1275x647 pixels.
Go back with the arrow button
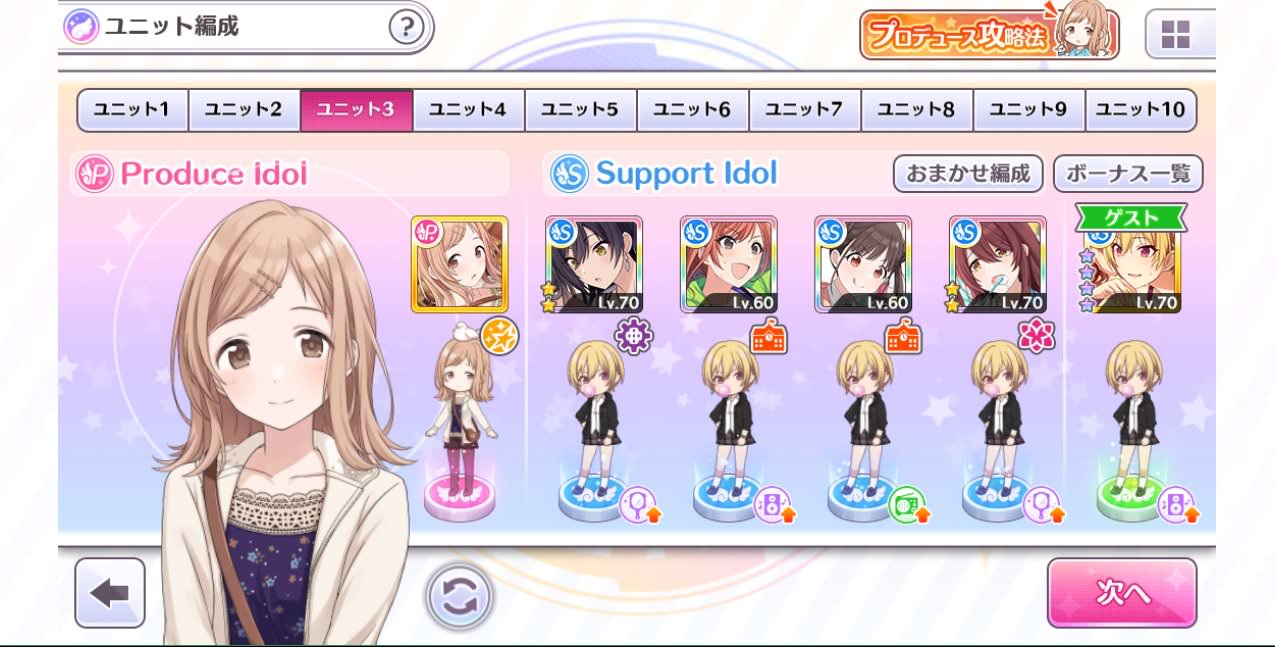[110, 593]
